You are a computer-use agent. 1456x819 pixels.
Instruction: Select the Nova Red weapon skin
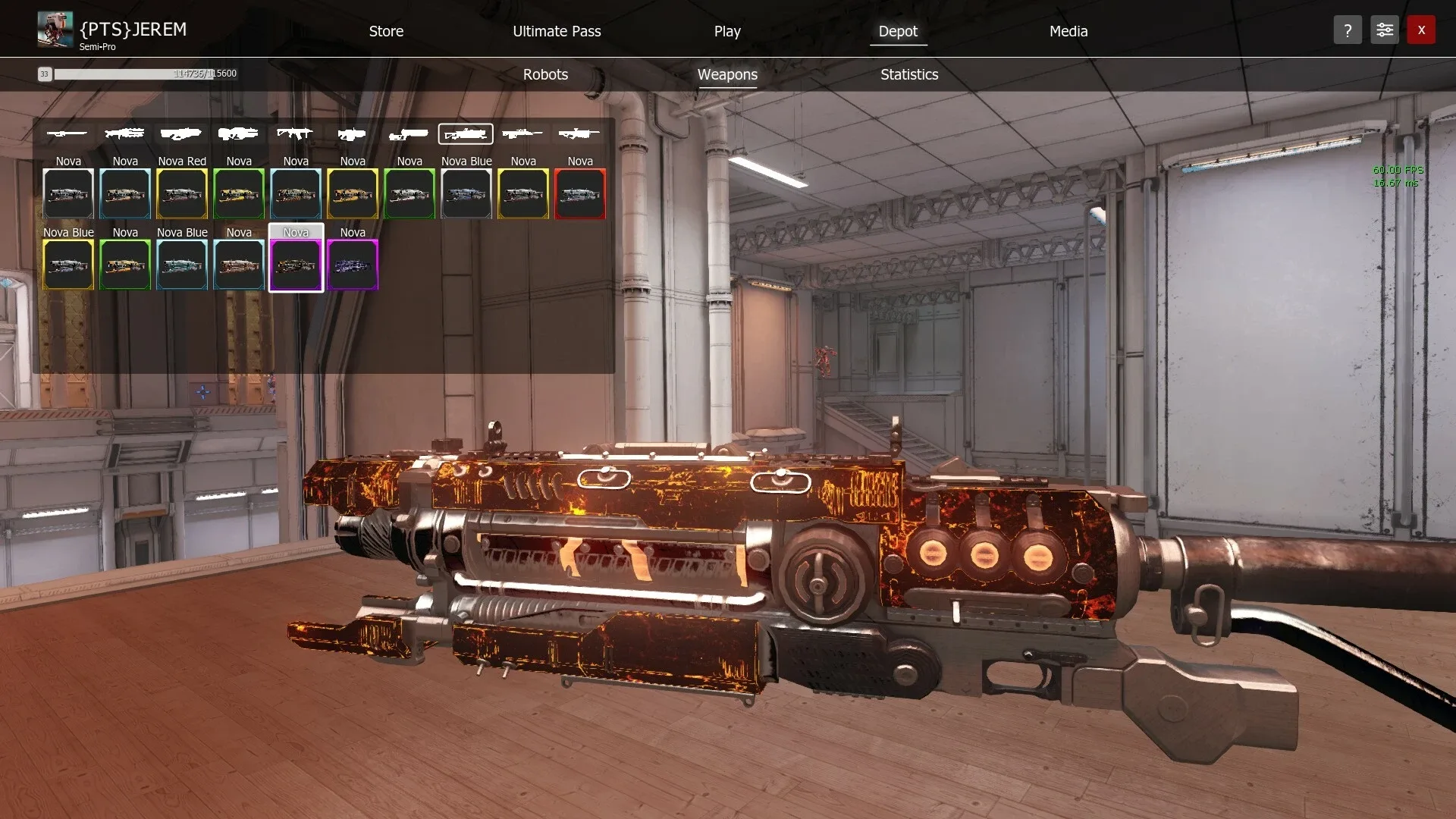point(182,193)
